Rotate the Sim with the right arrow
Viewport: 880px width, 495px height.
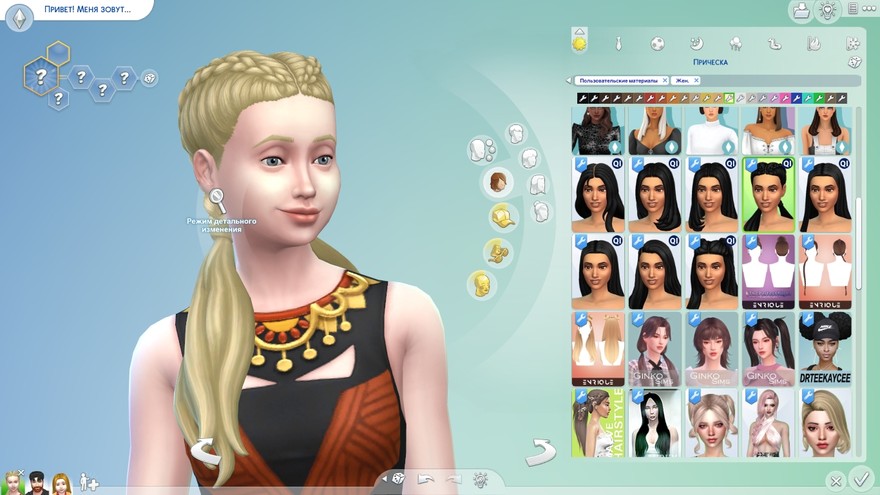(x=541, y=450)
